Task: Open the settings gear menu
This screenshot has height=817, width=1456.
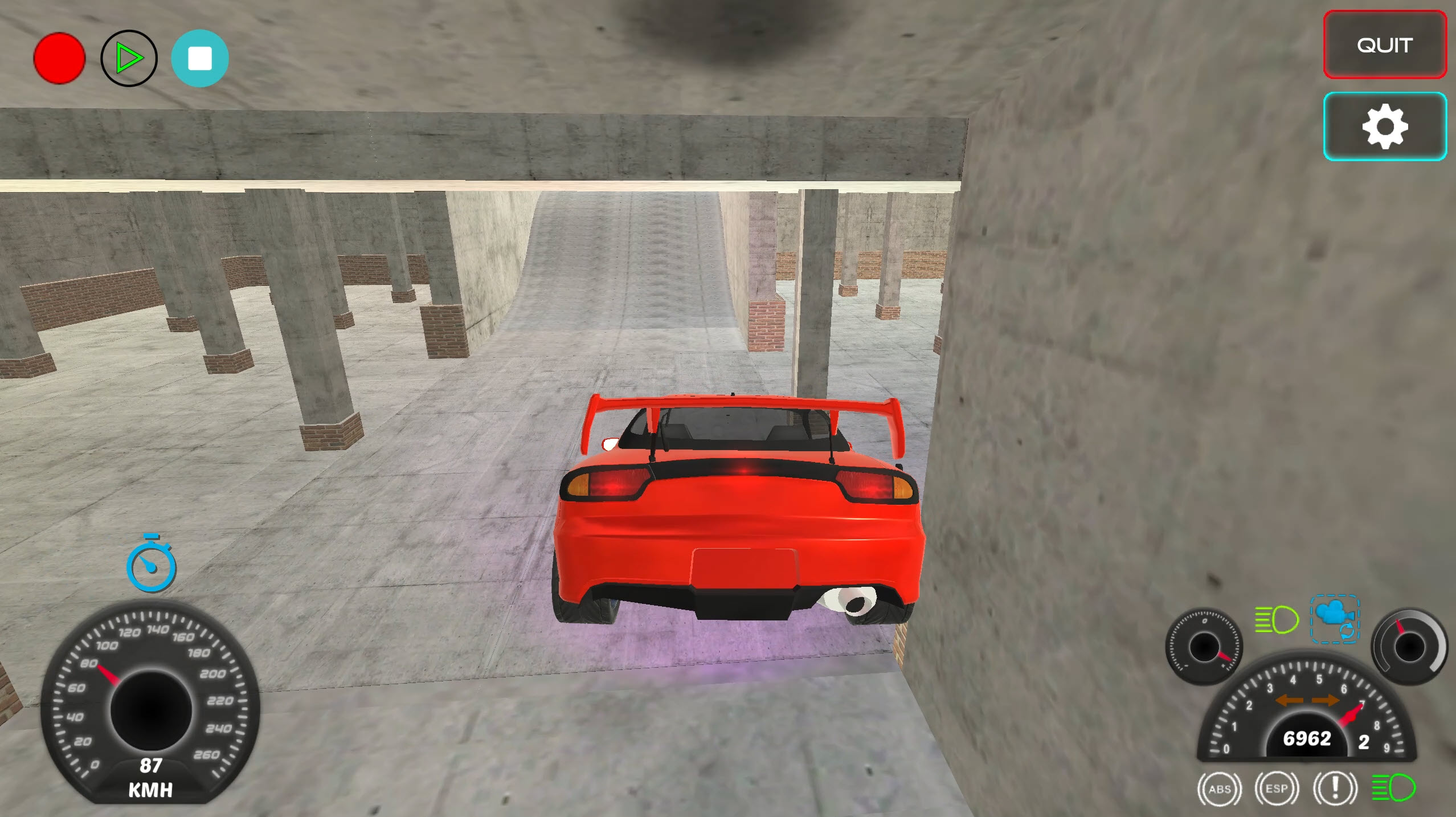Action: click(1384, 126)
